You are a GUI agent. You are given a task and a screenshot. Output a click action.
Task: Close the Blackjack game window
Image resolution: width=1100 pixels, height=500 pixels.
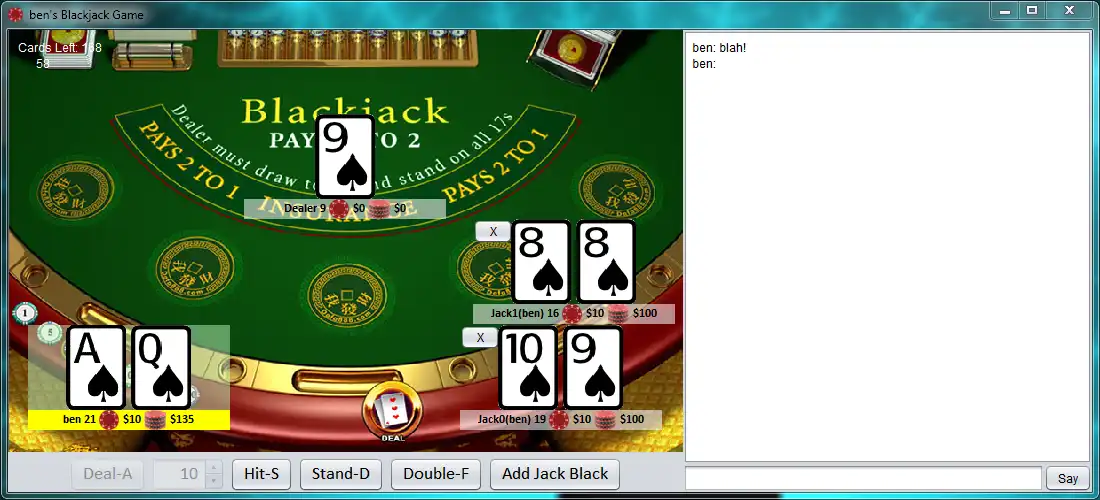tap(1070, 10)
